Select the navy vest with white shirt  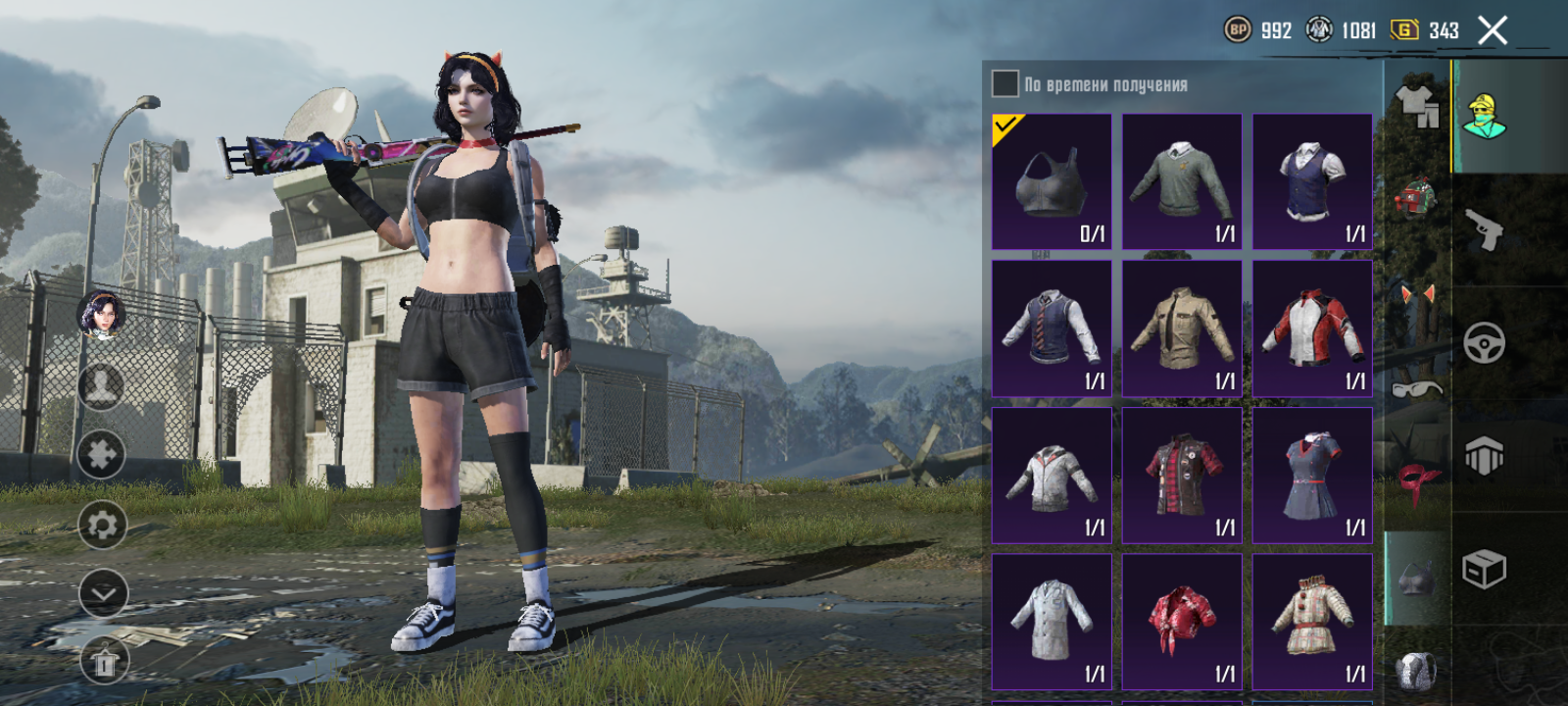[x=1312, y=182]
